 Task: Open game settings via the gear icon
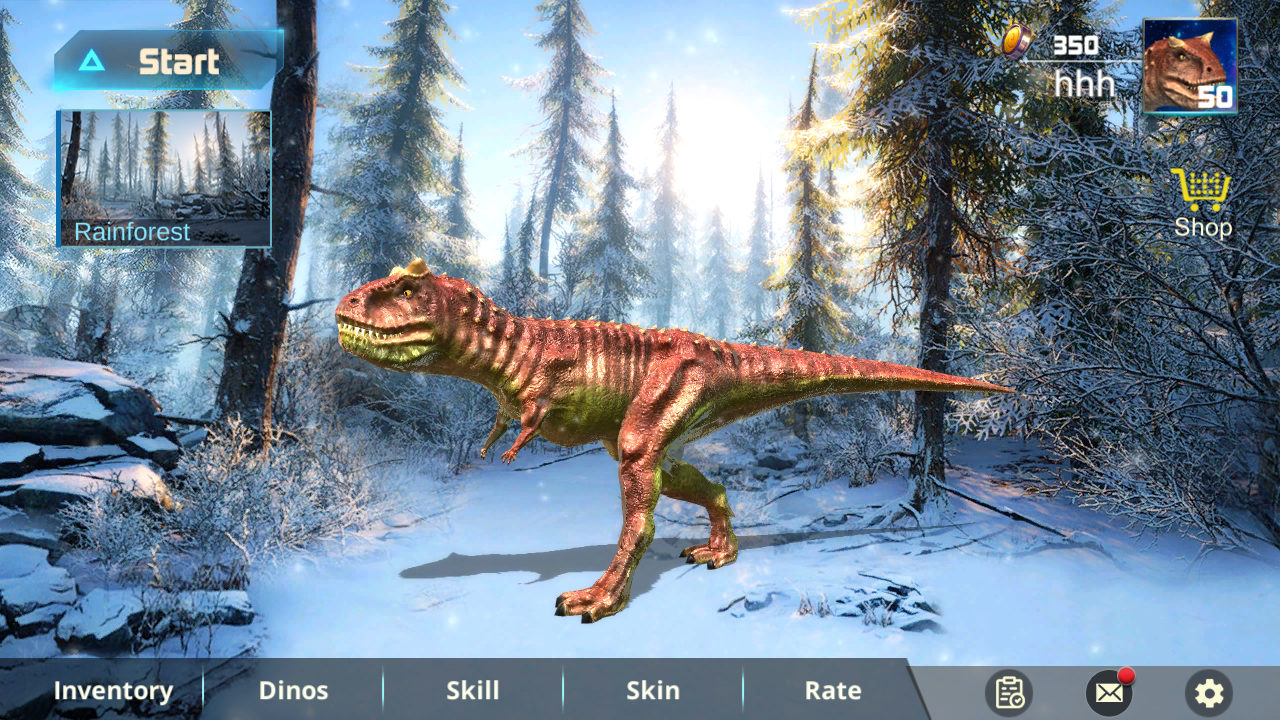pos(1208,691)
